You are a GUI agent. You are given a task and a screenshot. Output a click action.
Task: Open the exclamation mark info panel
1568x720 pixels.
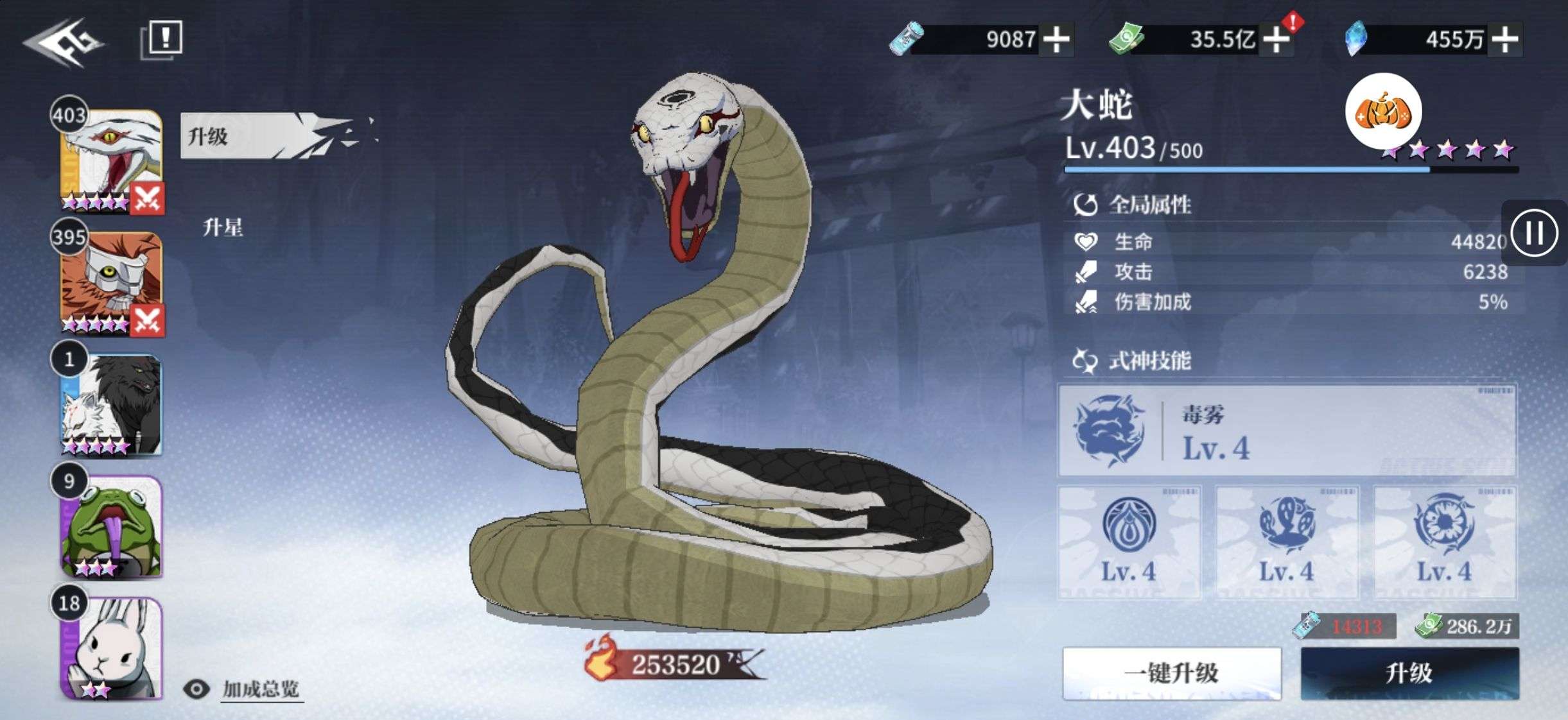(162, 39)
